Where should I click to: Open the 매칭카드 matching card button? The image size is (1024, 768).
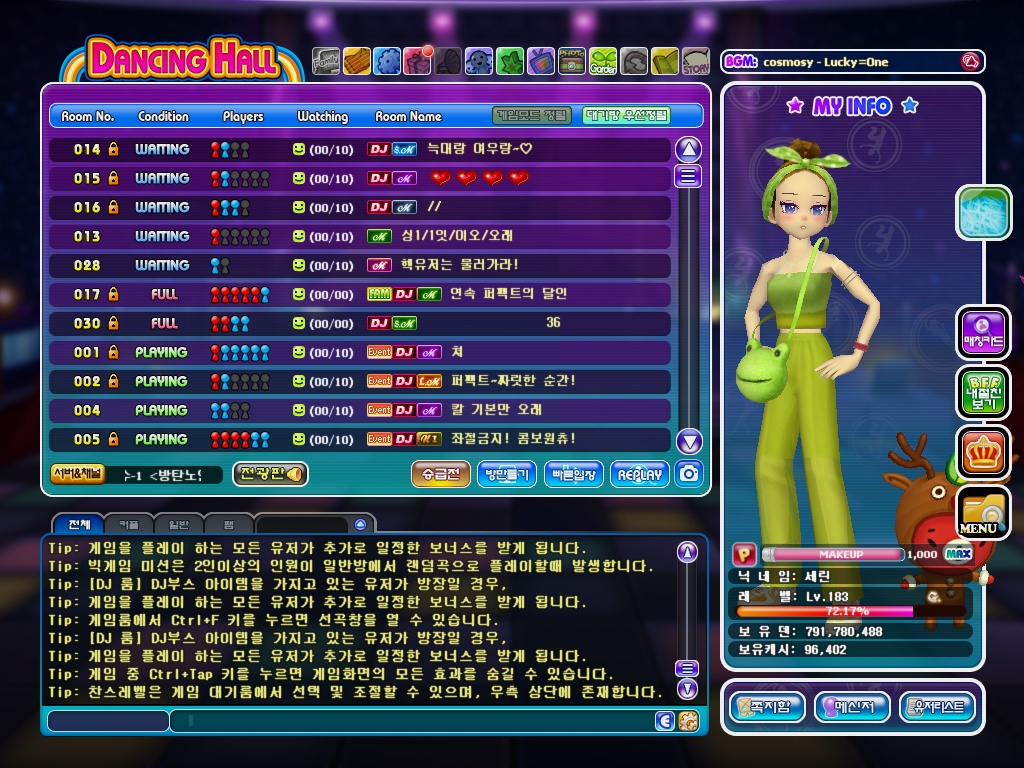click(983, 333)
